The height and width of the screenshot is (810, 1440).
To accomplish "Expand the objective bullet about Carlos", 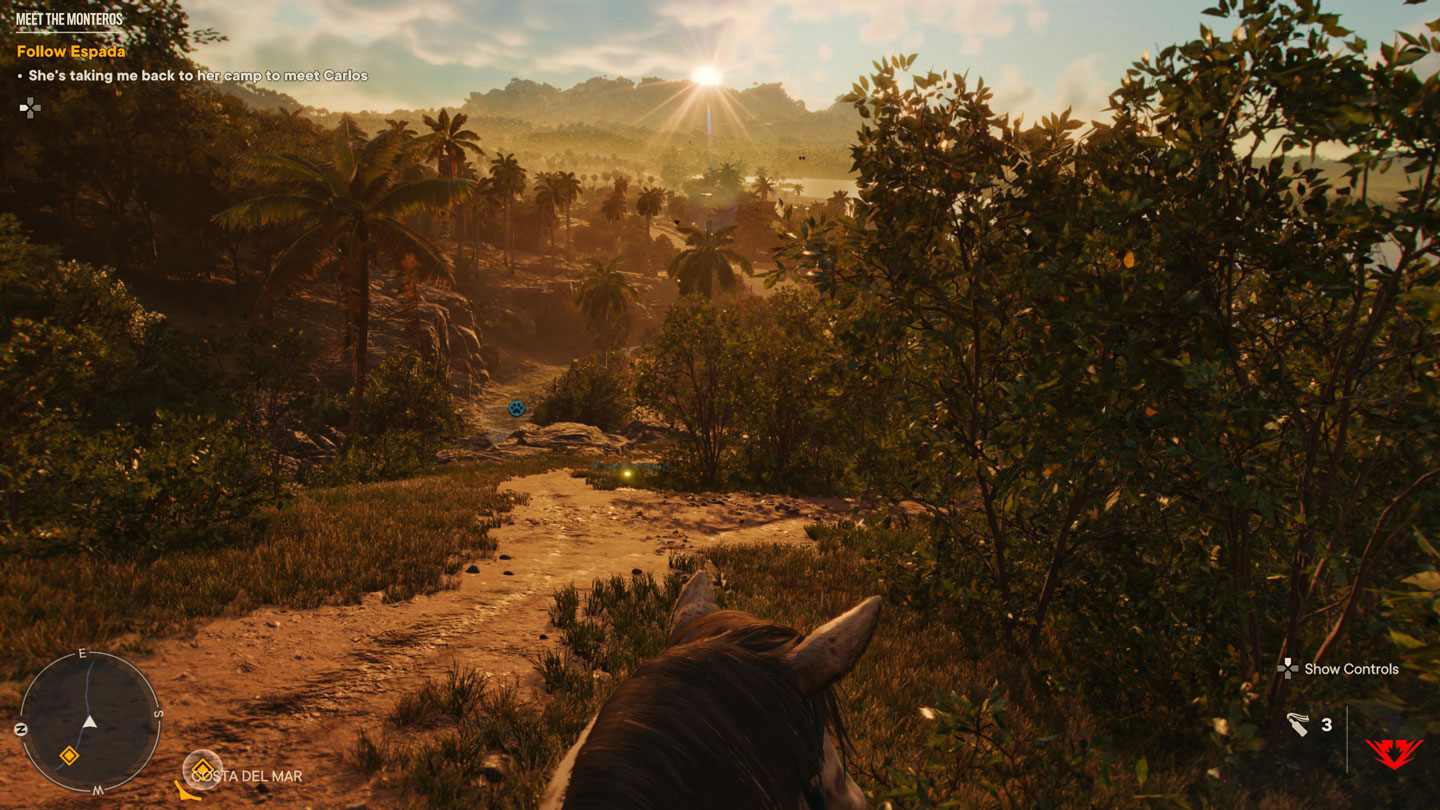I will click(x=196, y=75).
